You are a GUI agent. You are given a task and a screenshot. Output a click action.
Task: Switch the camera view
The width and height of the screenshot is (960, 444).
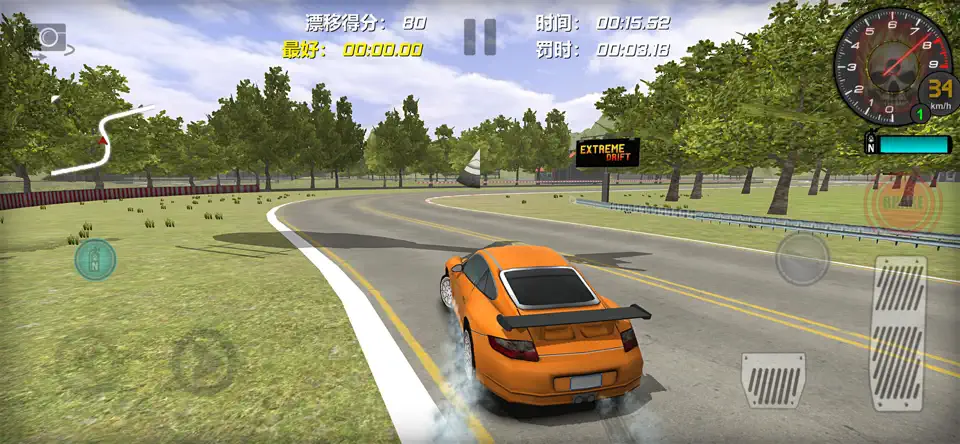48,38
